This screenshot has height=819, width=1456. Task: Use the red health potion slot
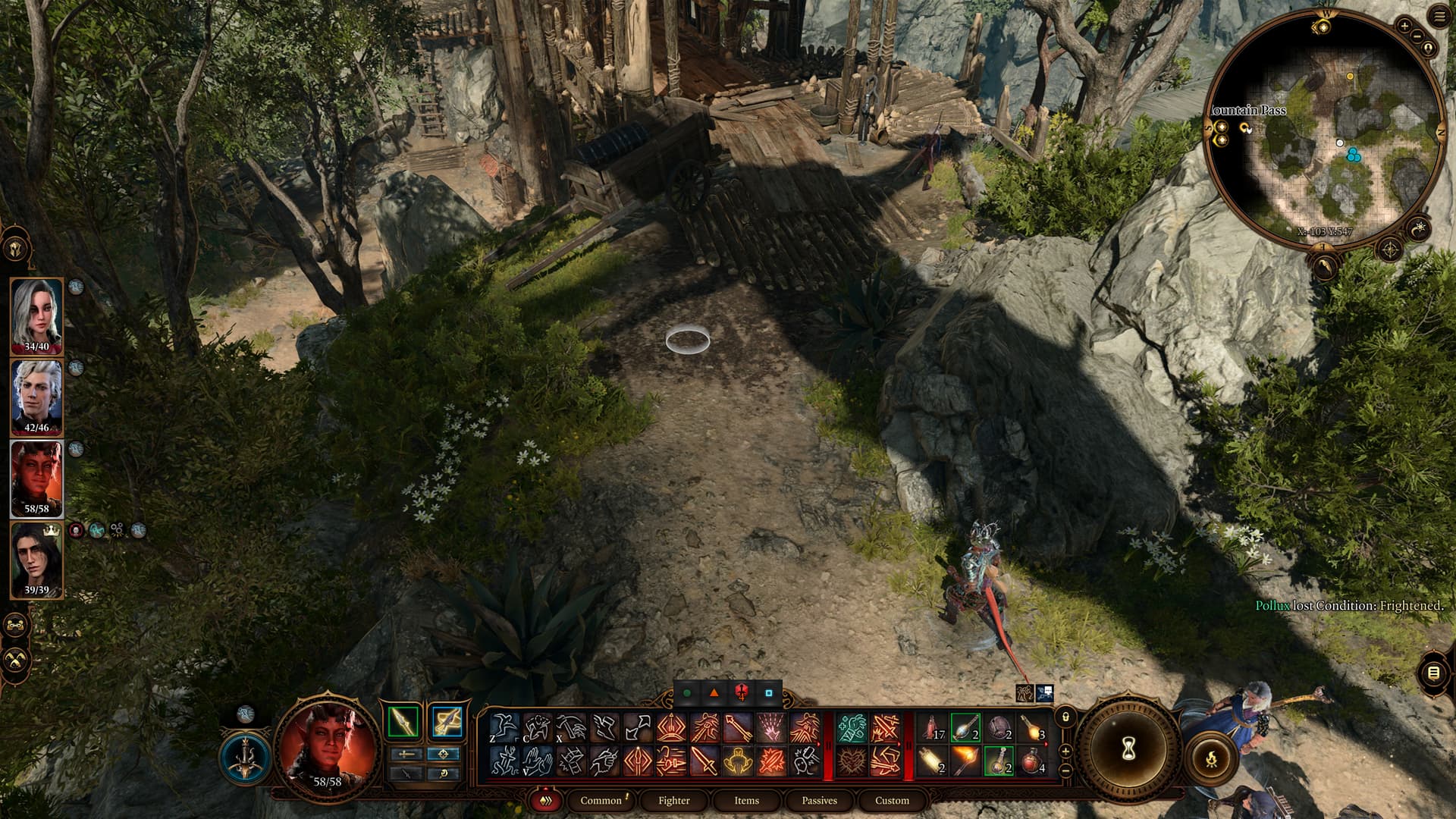click(1032, 759)
